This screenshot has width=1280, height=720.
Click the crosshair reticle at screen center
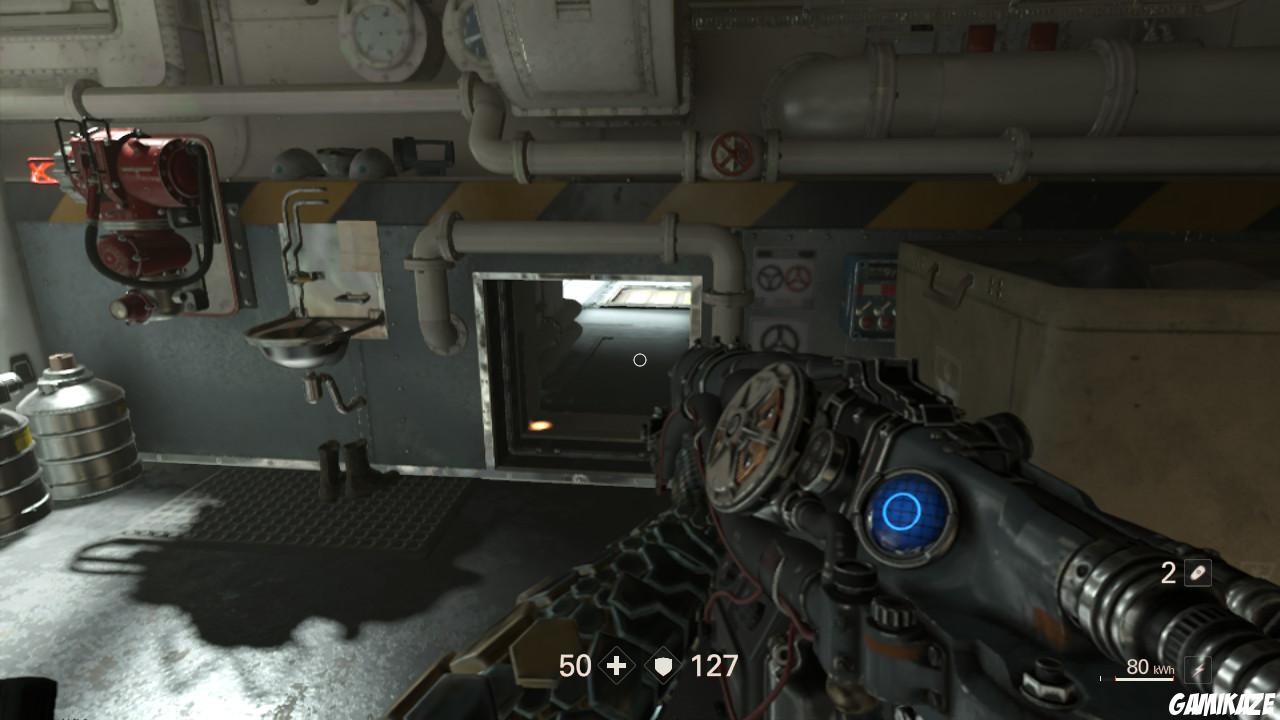click(x=640, y=360)
